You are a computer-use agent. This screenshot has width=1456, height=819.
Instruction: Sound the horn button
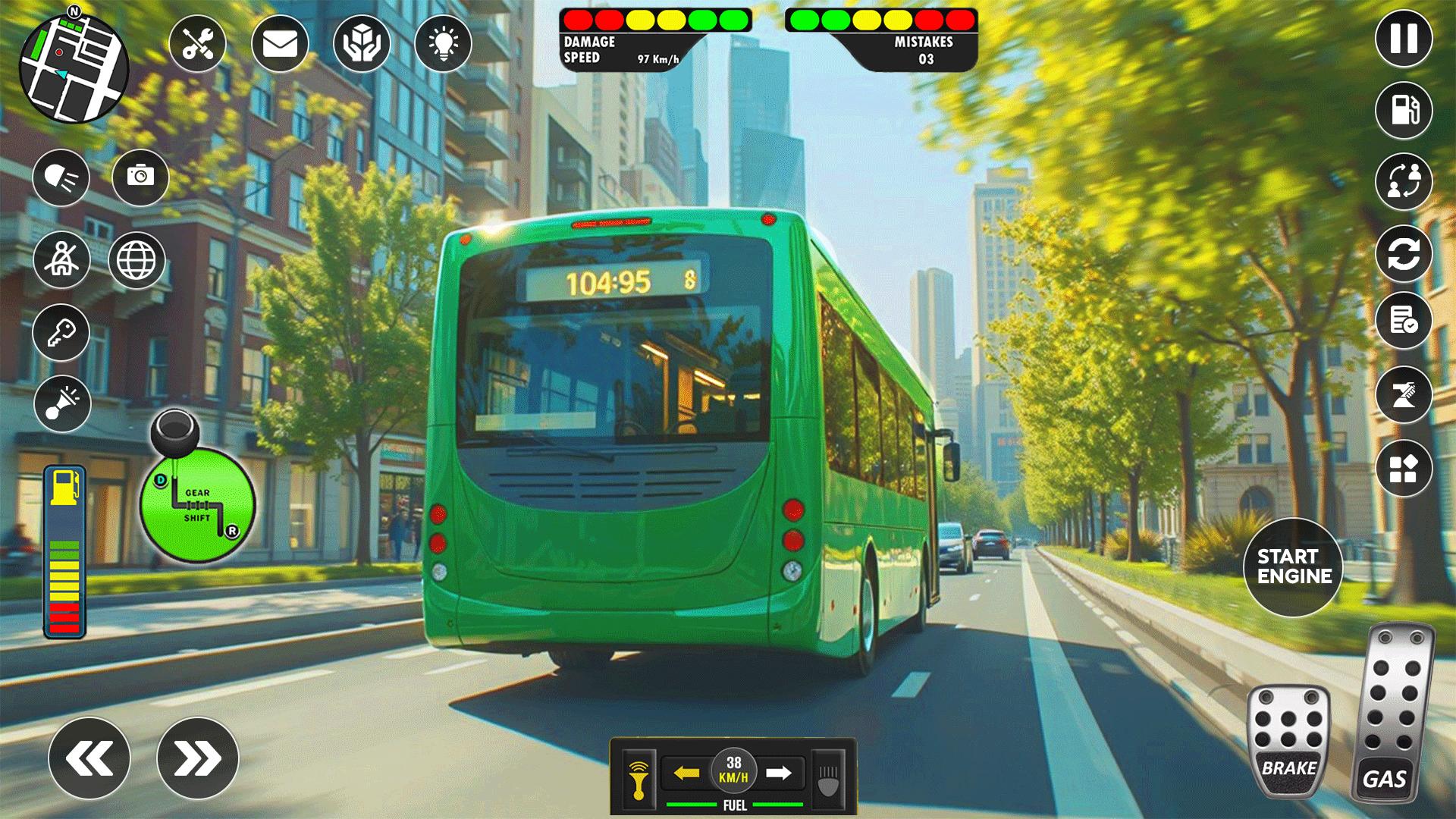[62, 403]
